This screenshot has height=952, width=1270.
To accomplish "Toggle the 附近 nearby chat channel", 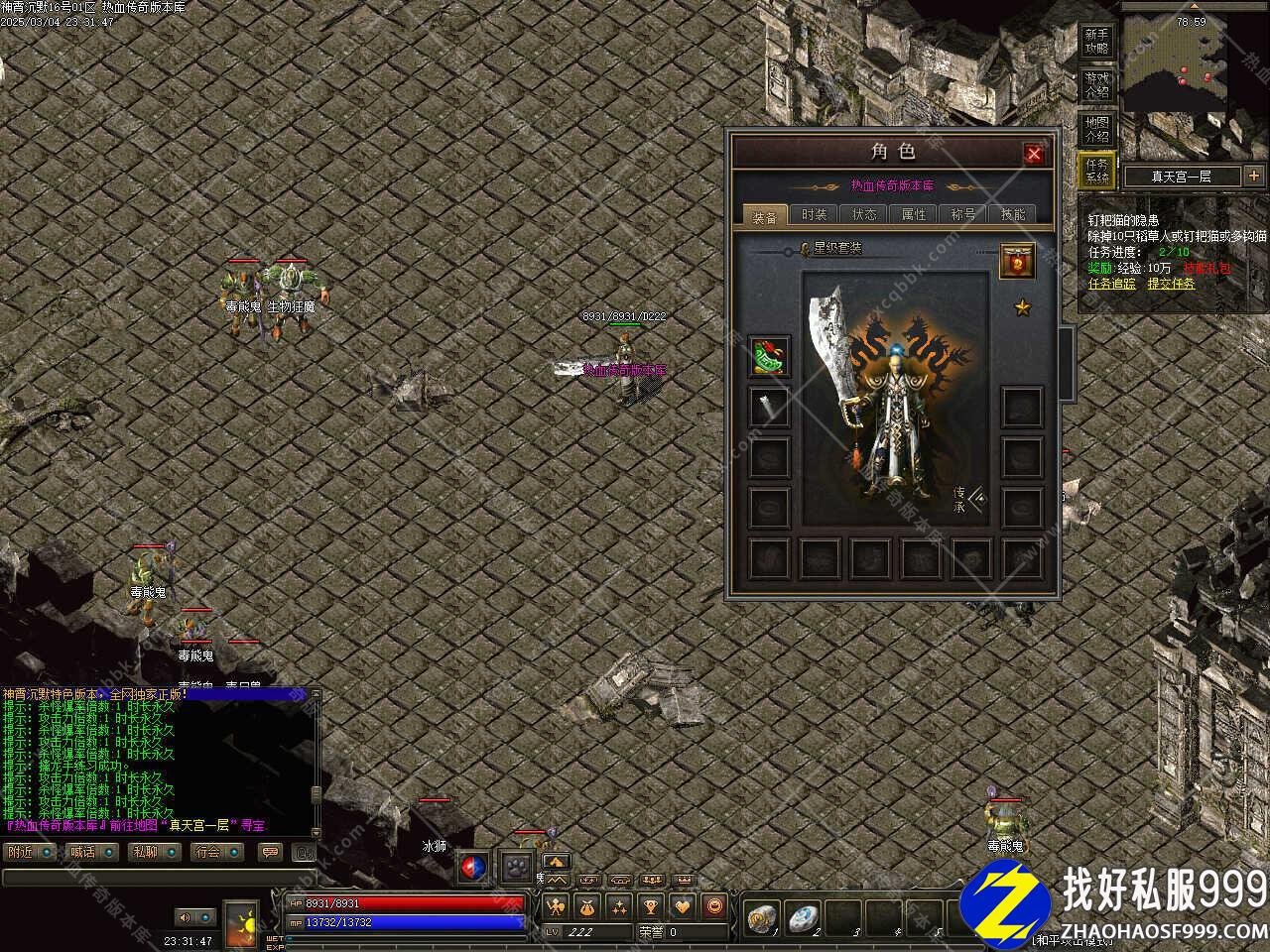I will click(22, 852).
